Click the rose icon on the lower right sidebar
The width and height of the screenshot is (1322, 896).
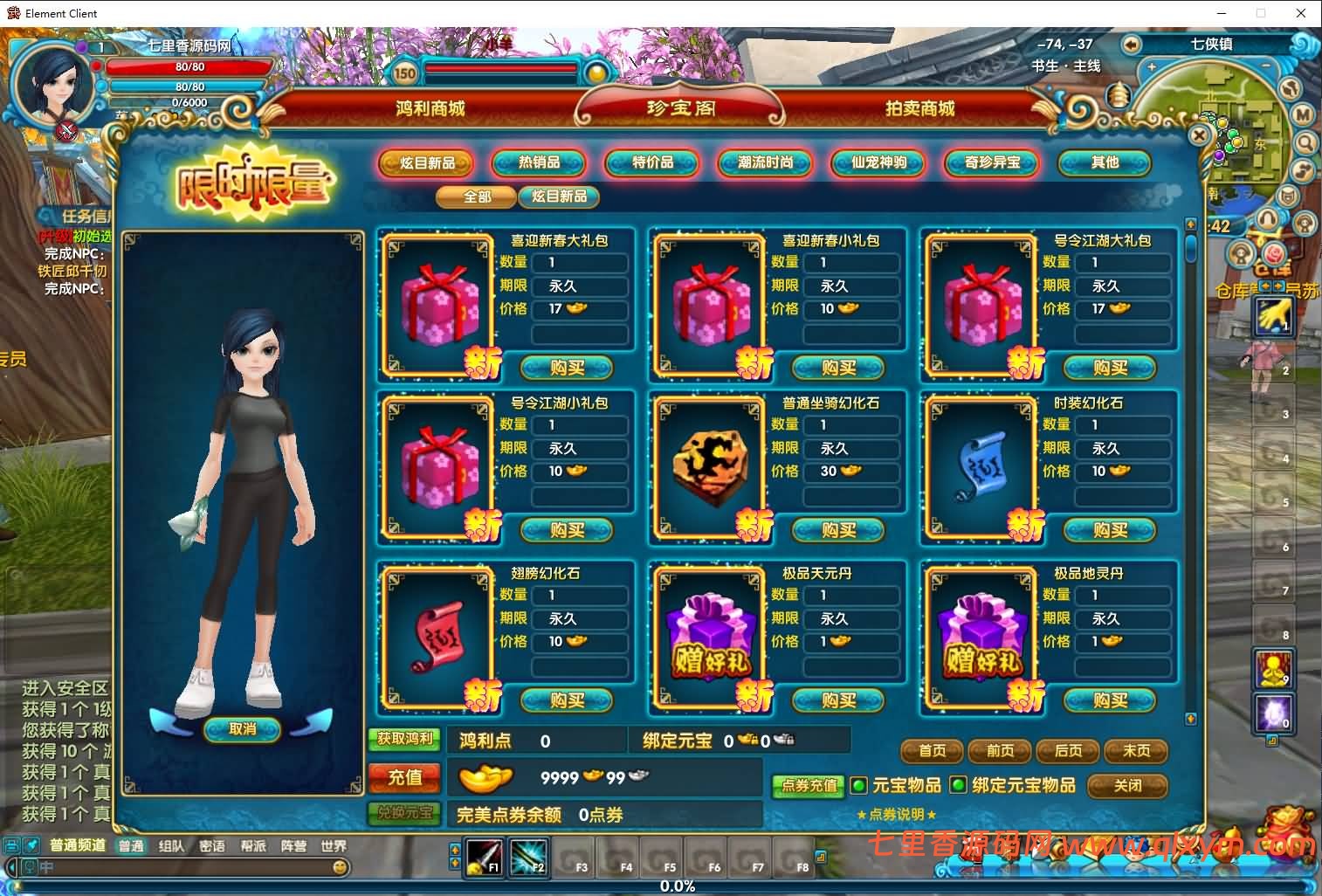(x=1275, y=254)
